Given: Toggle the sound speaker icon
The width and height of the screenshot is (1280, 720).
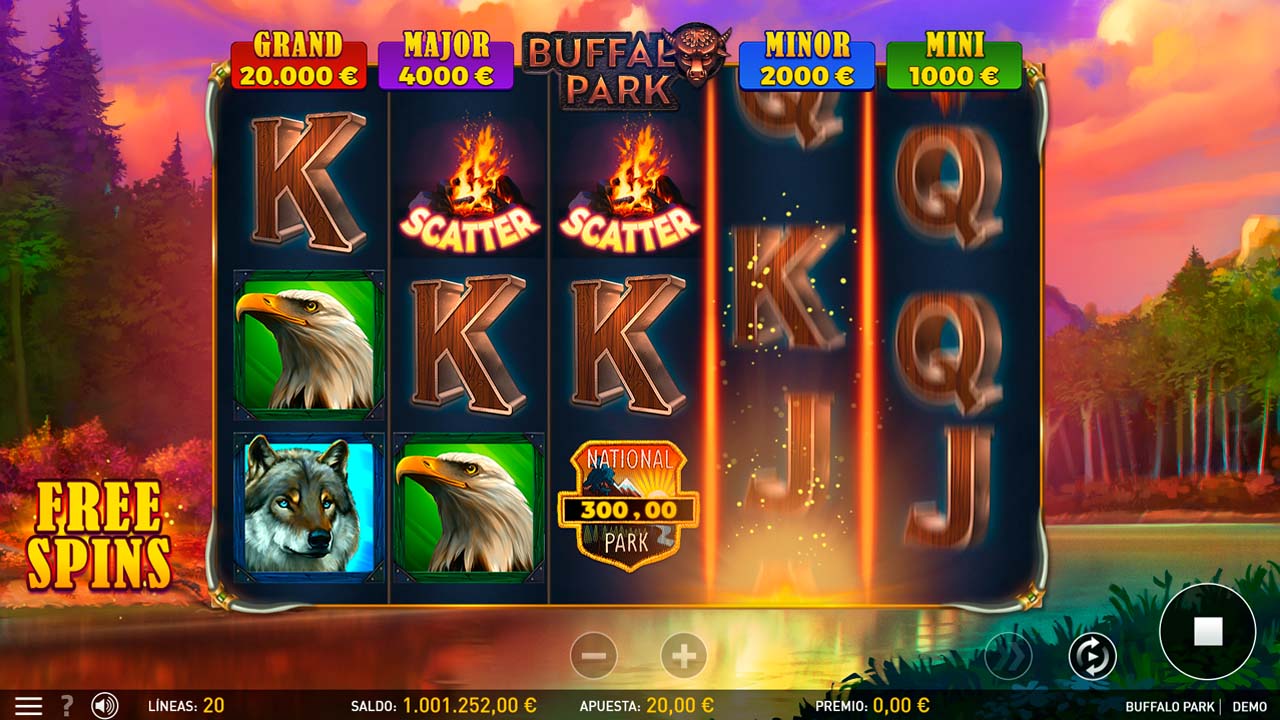Looking at the screenshot, I should click(x=104, y=705).
